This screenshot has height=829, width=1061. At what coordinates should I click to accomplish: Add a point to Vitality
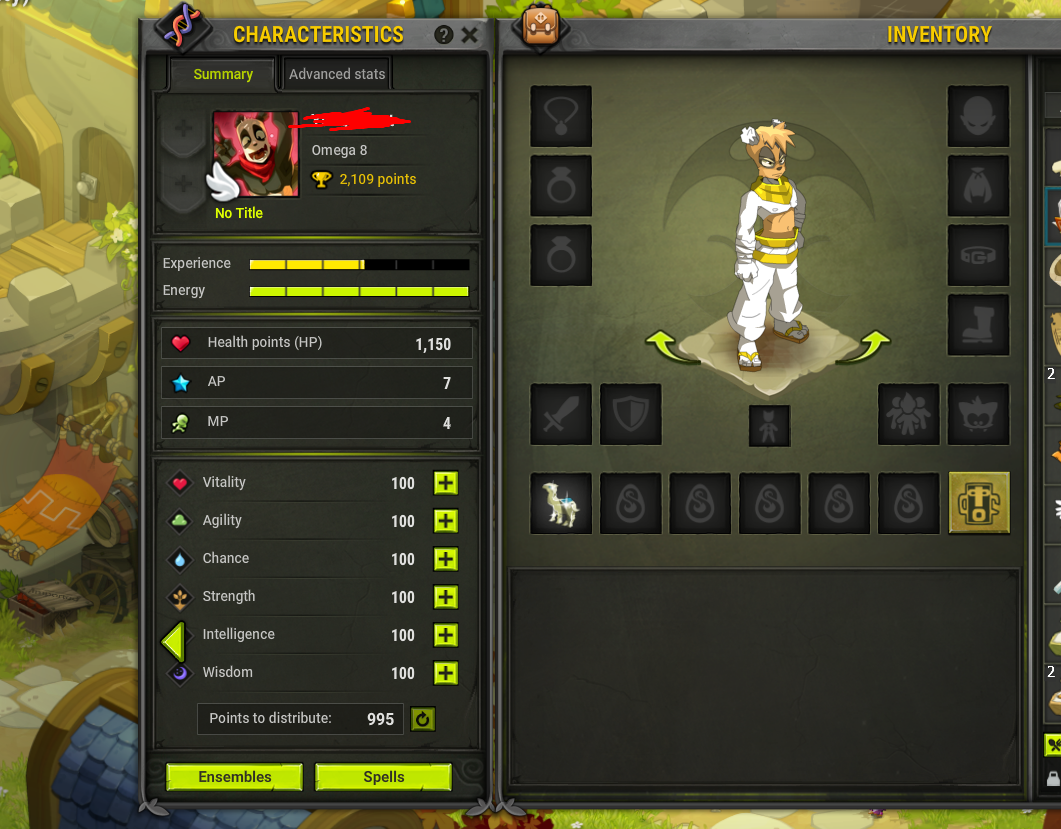tap(446, 483)
